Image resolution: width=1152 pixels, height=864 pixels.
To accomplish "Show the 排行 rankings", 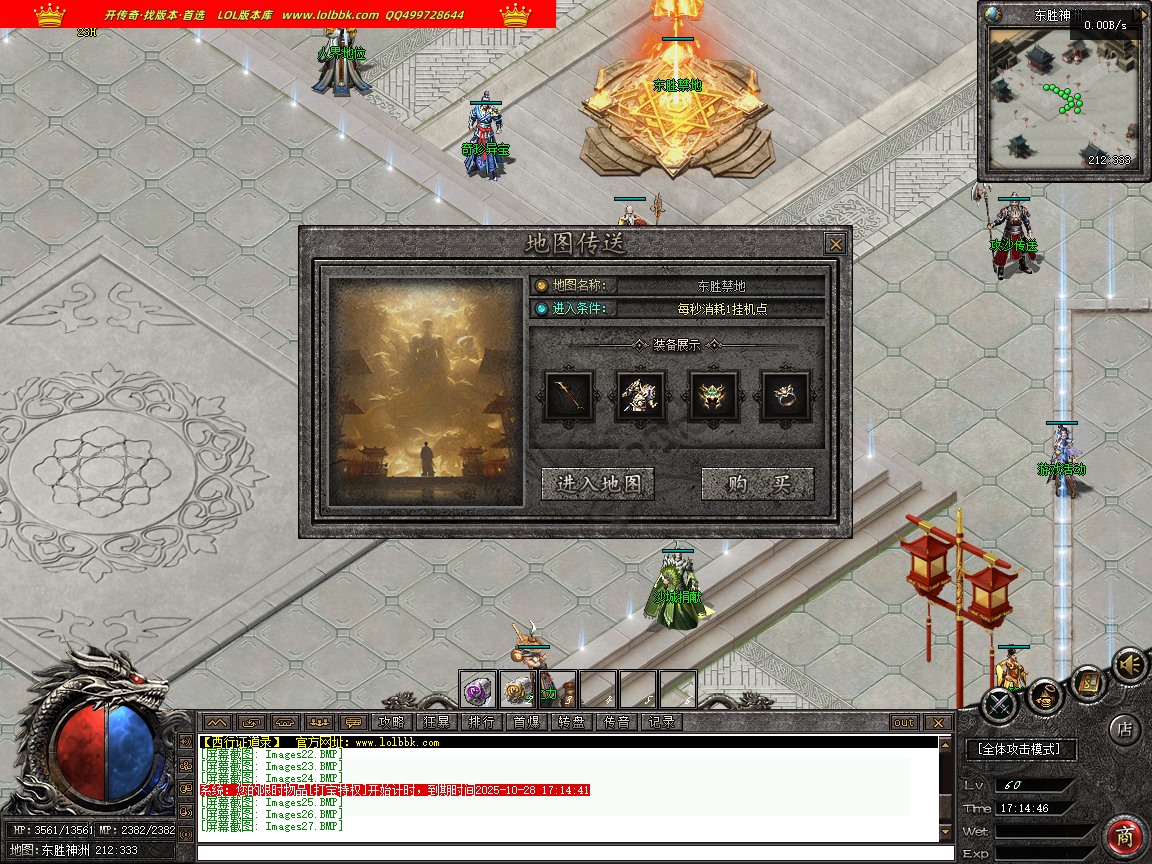I will [x=481, y=722].
